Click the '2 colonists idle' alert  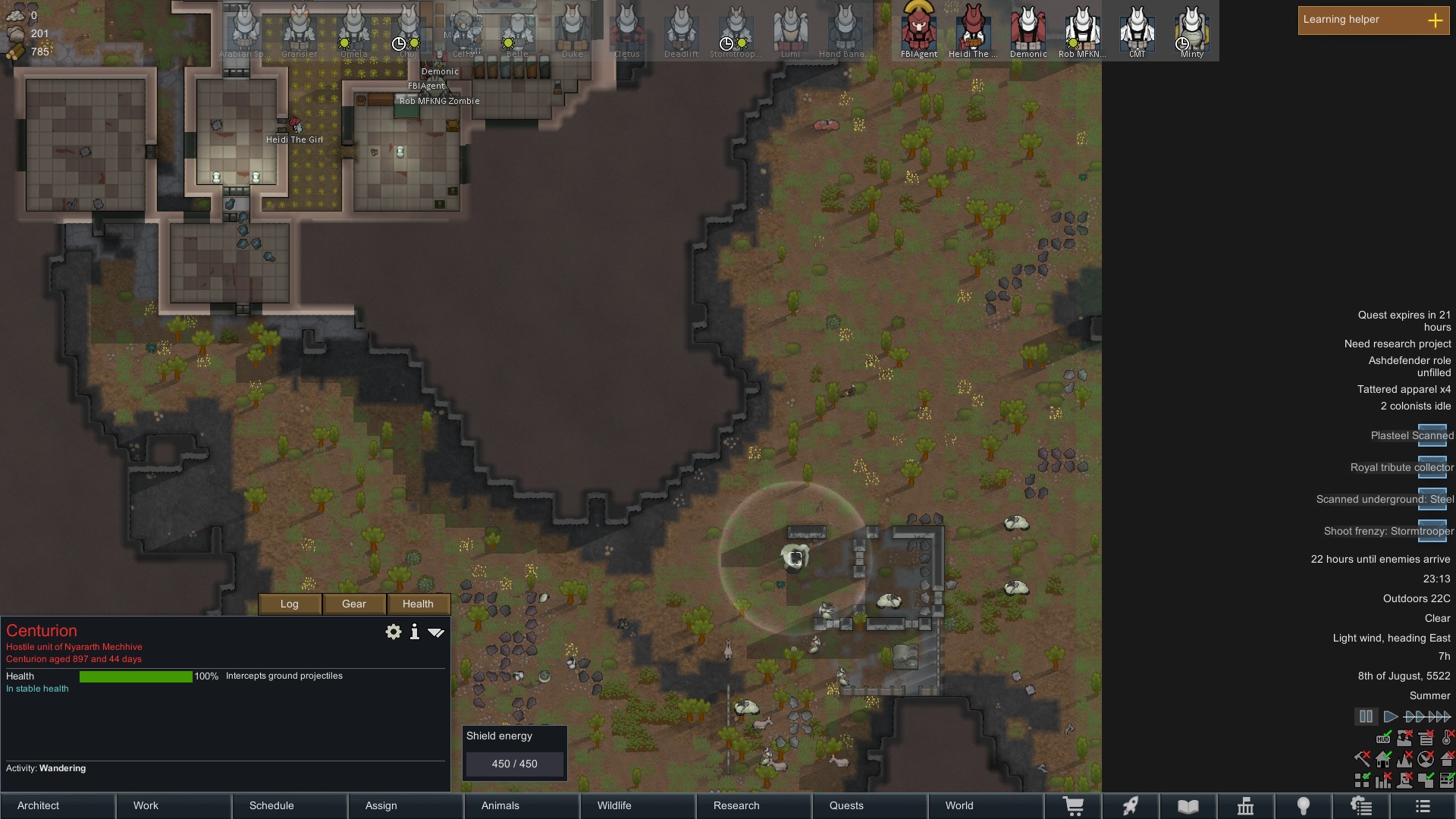click(x=1415, y=406)
